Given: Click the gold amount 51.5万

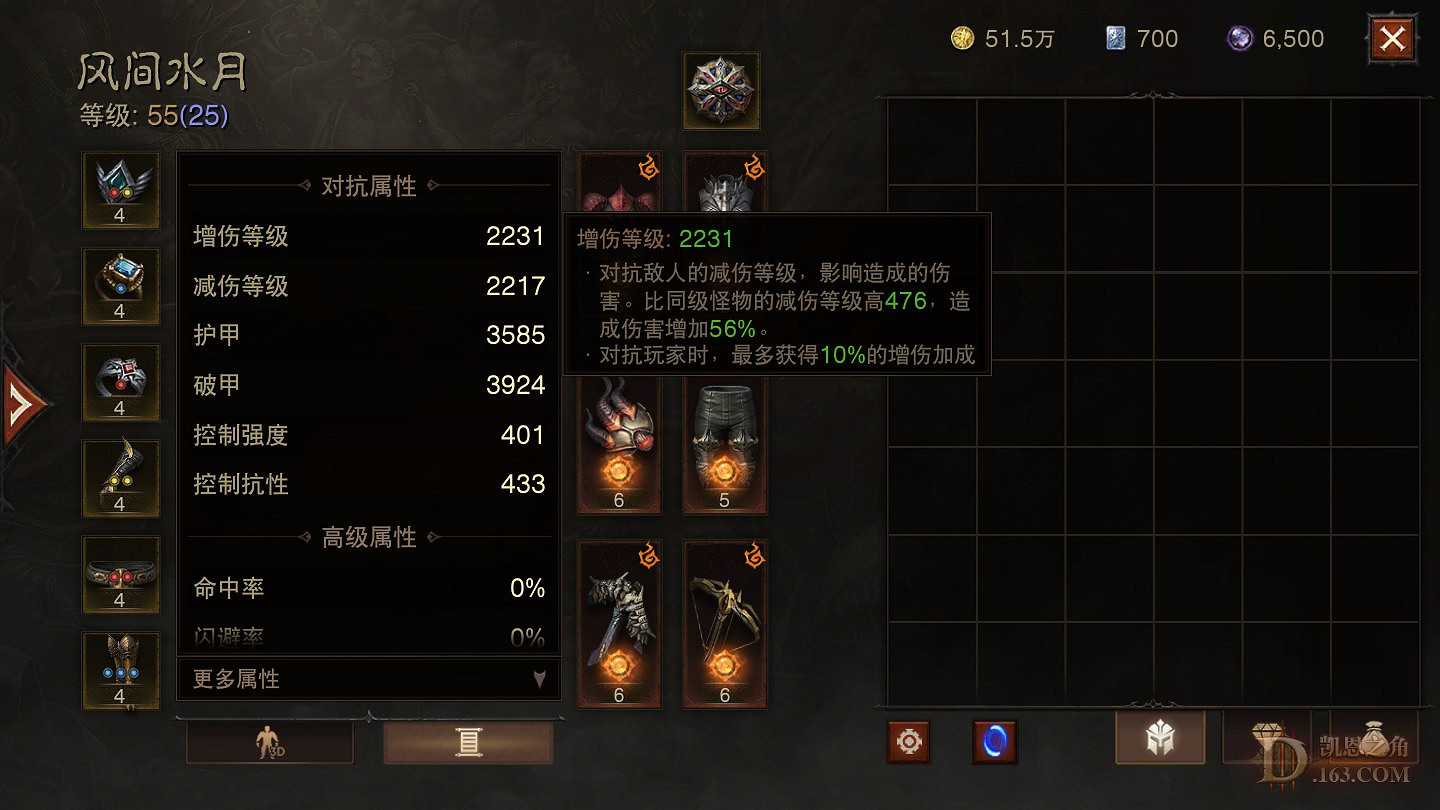Looking at the screenshot, I should click(x=1005, y=38).
